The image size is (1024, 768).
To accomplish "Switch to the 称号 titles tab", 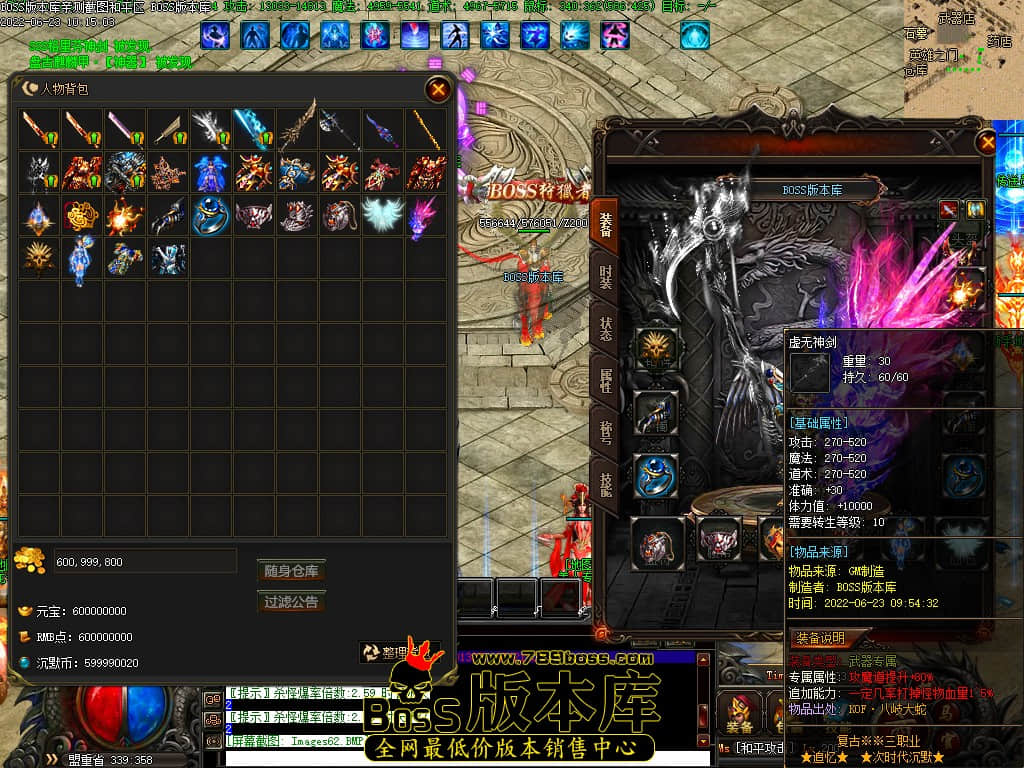I will point(605,433).
